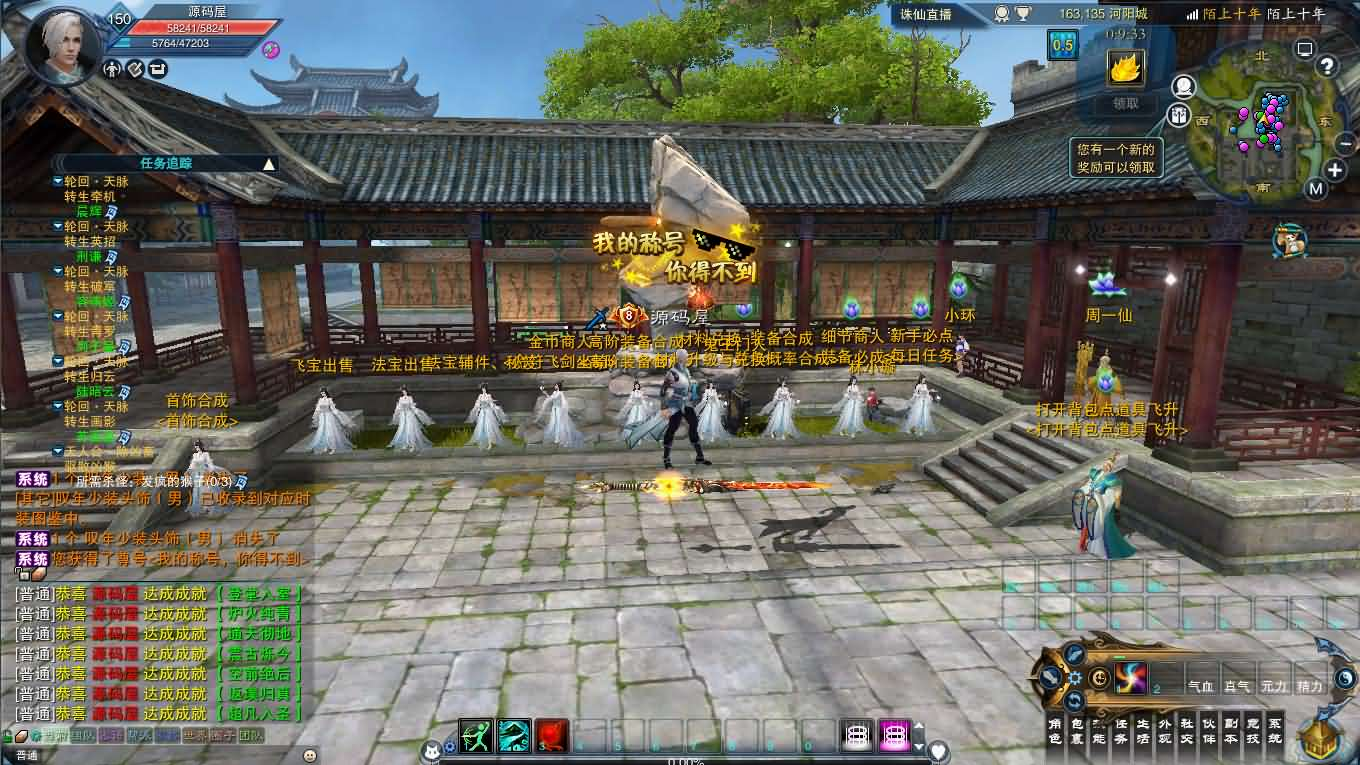The width and height of the screenshot is (1360, 765).
Task: Open the 包裹 inventory bag menu
Action: coord(1077,730)
